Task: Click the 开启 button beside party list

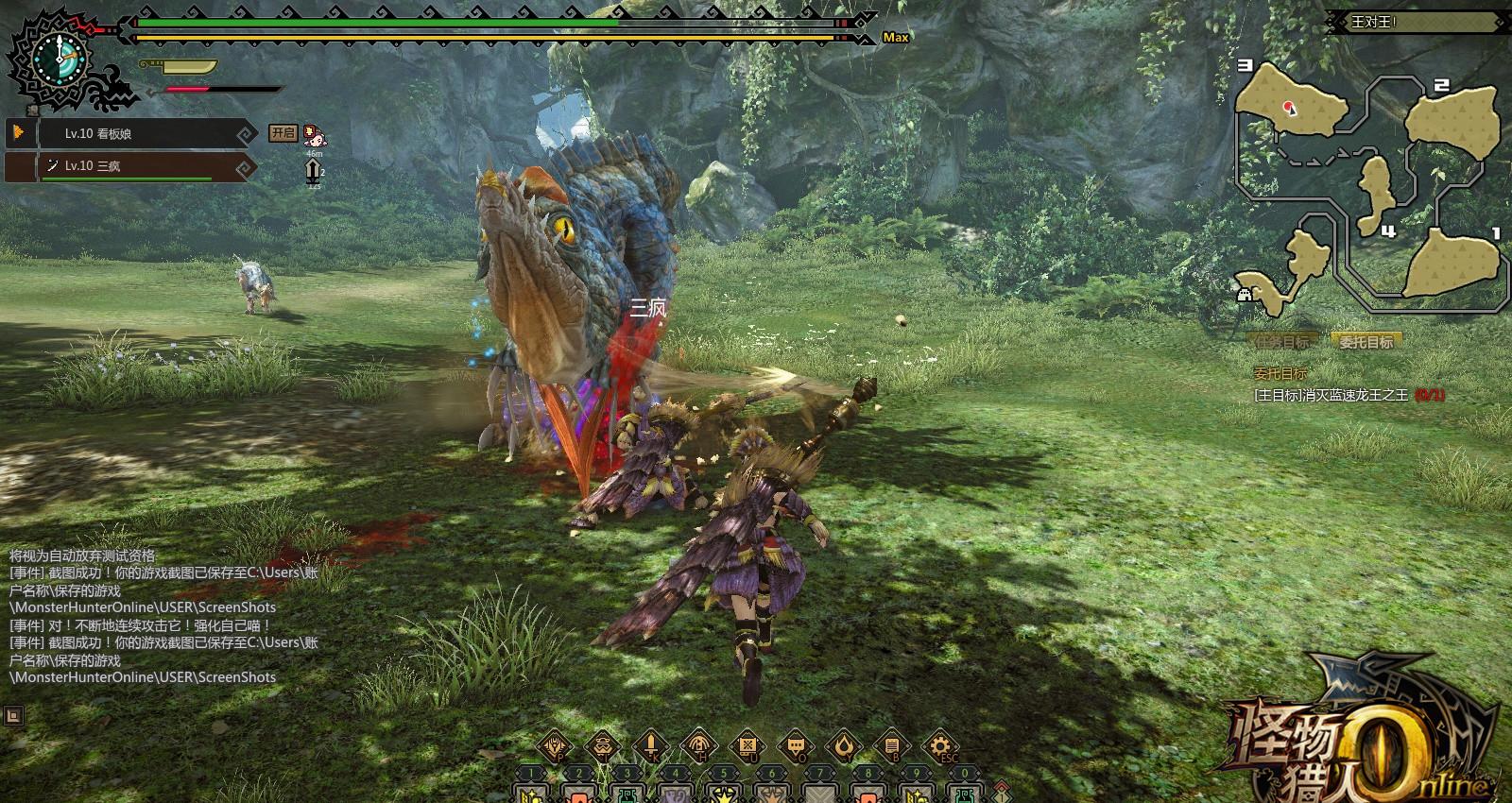Action: [x=283, y=133]
